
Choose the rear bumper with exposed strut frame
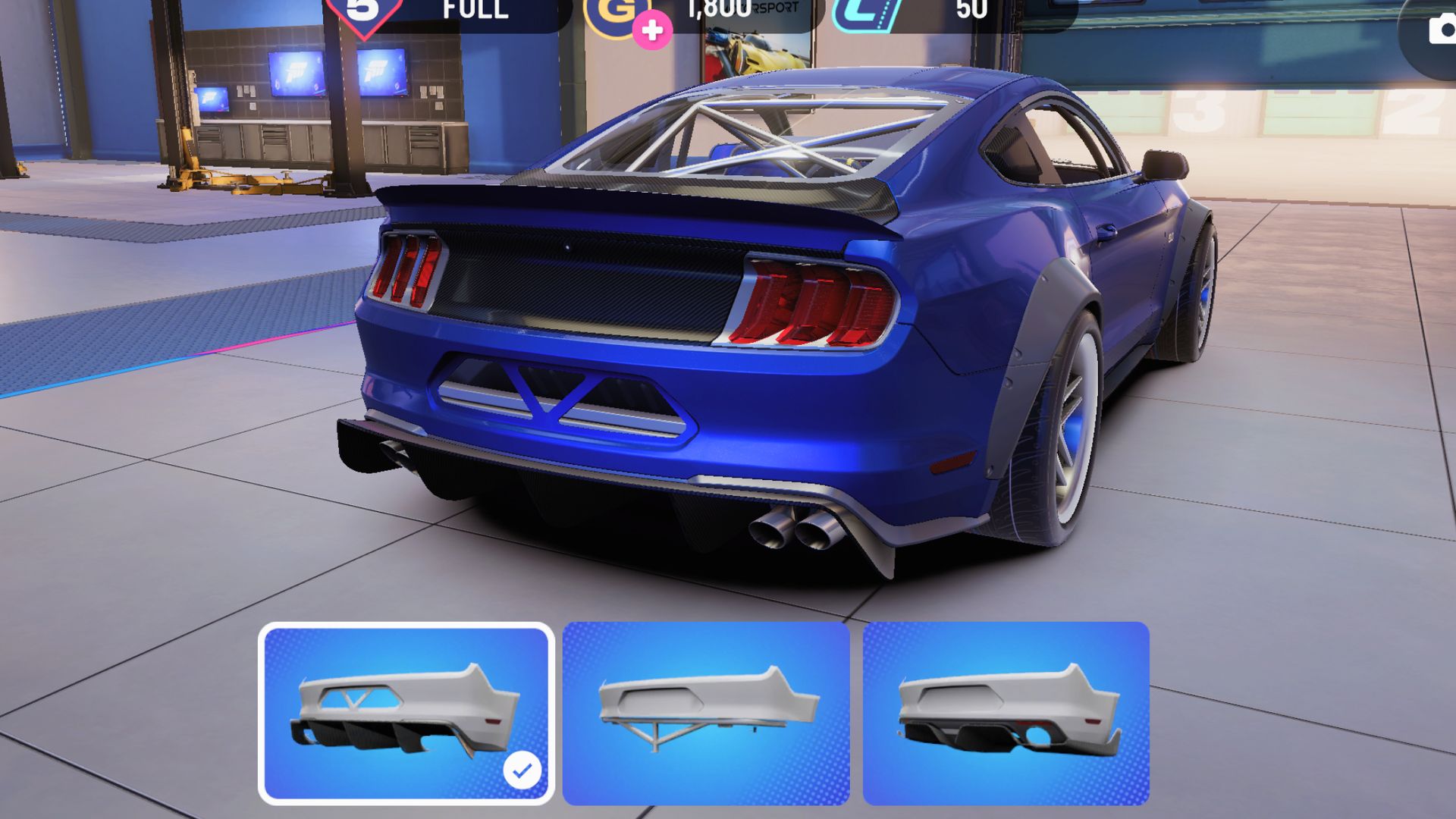click(x=706, y=713)
